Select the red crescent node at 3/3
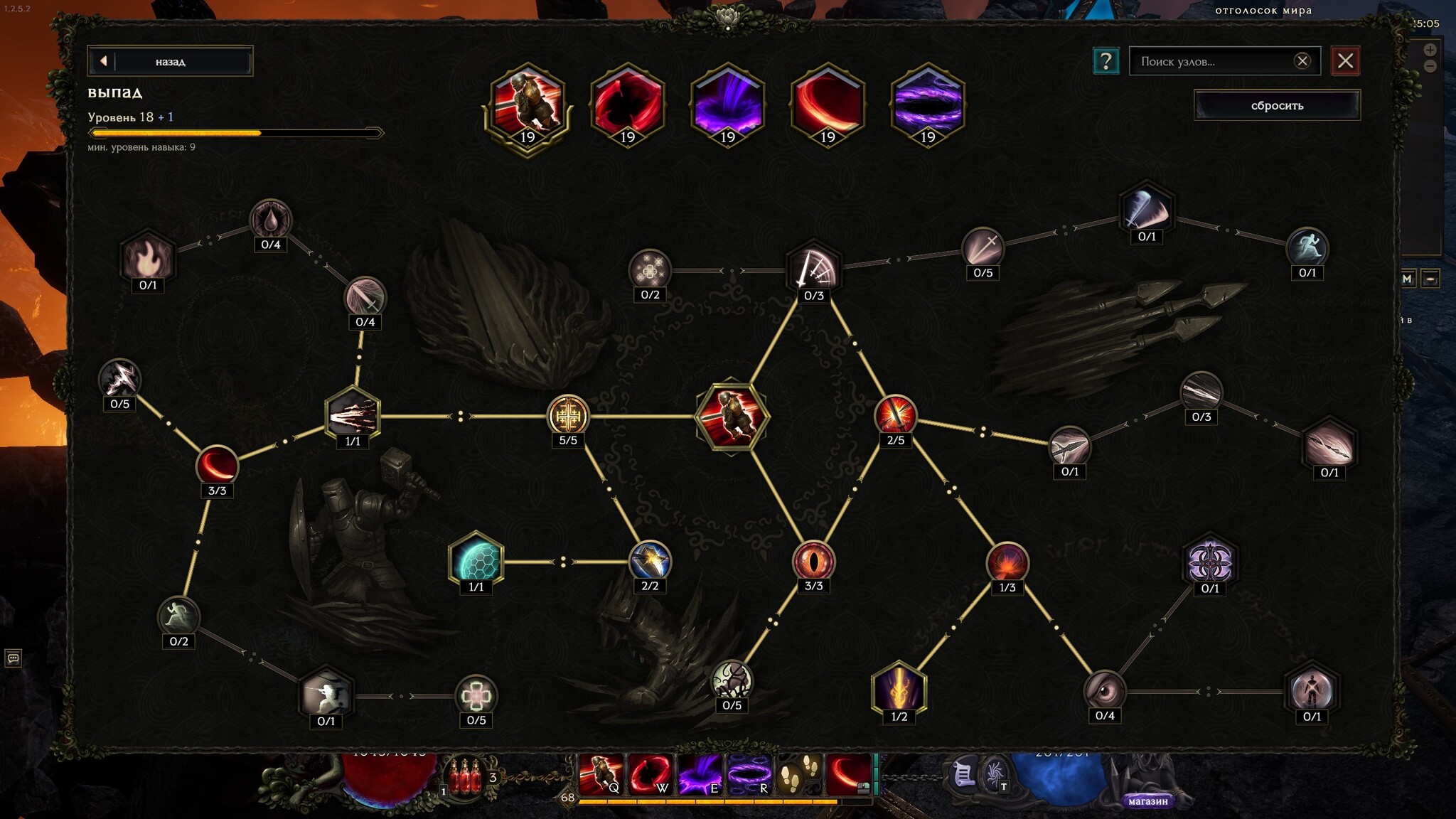Screen dimensions: 1456x819 tap(217, 465)
